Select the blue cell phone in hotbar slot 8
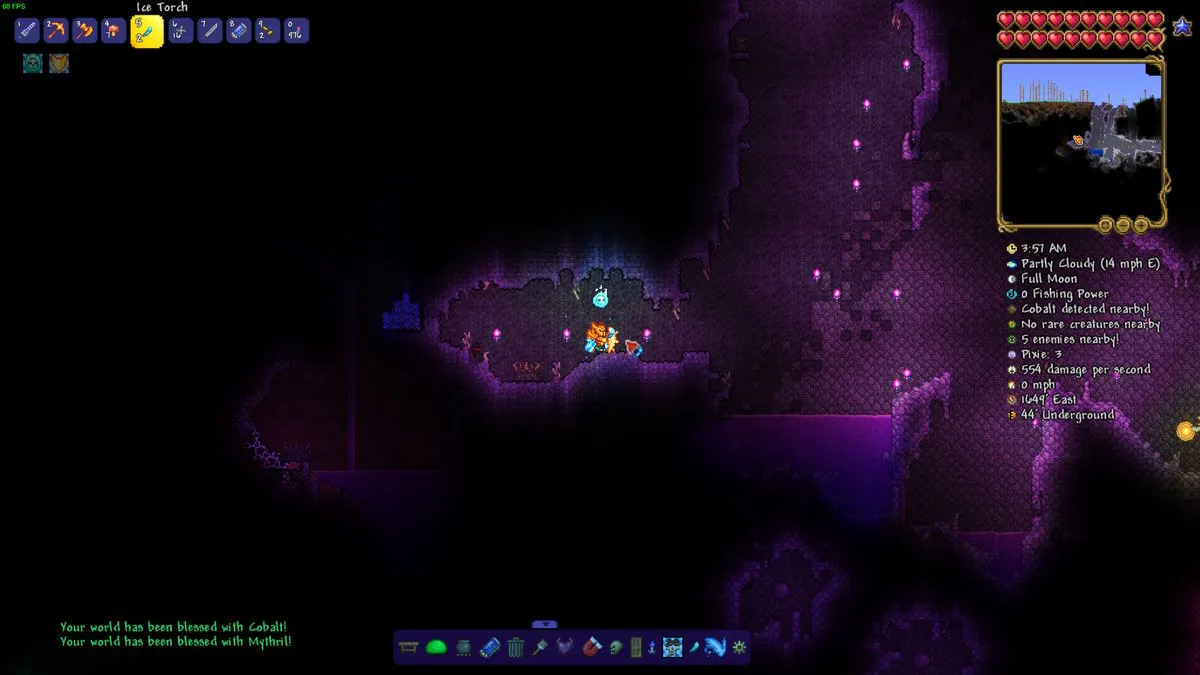This screenshot has height=675, width=1200. click(x=239, y=31)
